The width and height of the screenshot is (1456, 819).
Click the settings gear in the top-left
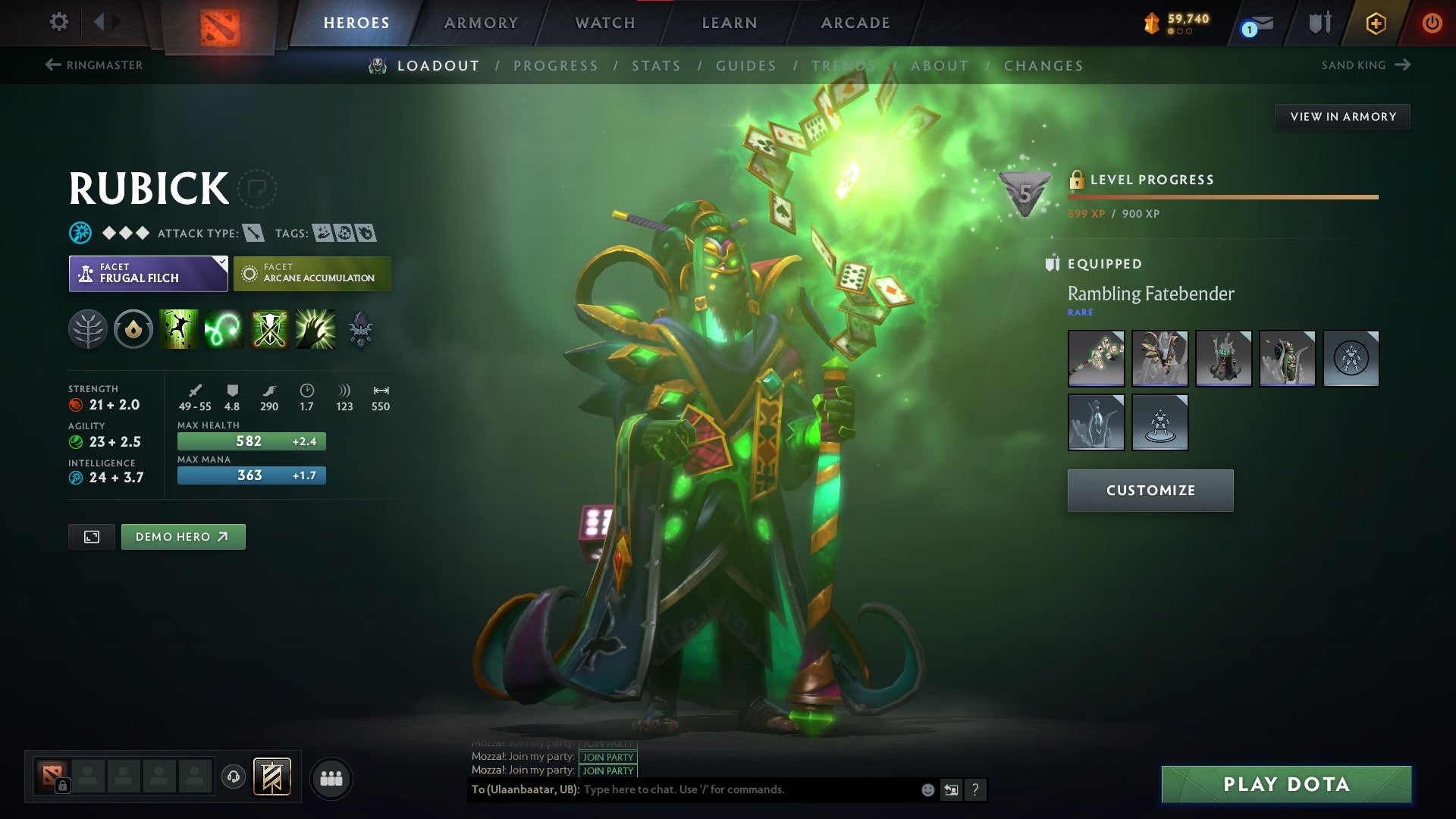click(x=58, y=22)
